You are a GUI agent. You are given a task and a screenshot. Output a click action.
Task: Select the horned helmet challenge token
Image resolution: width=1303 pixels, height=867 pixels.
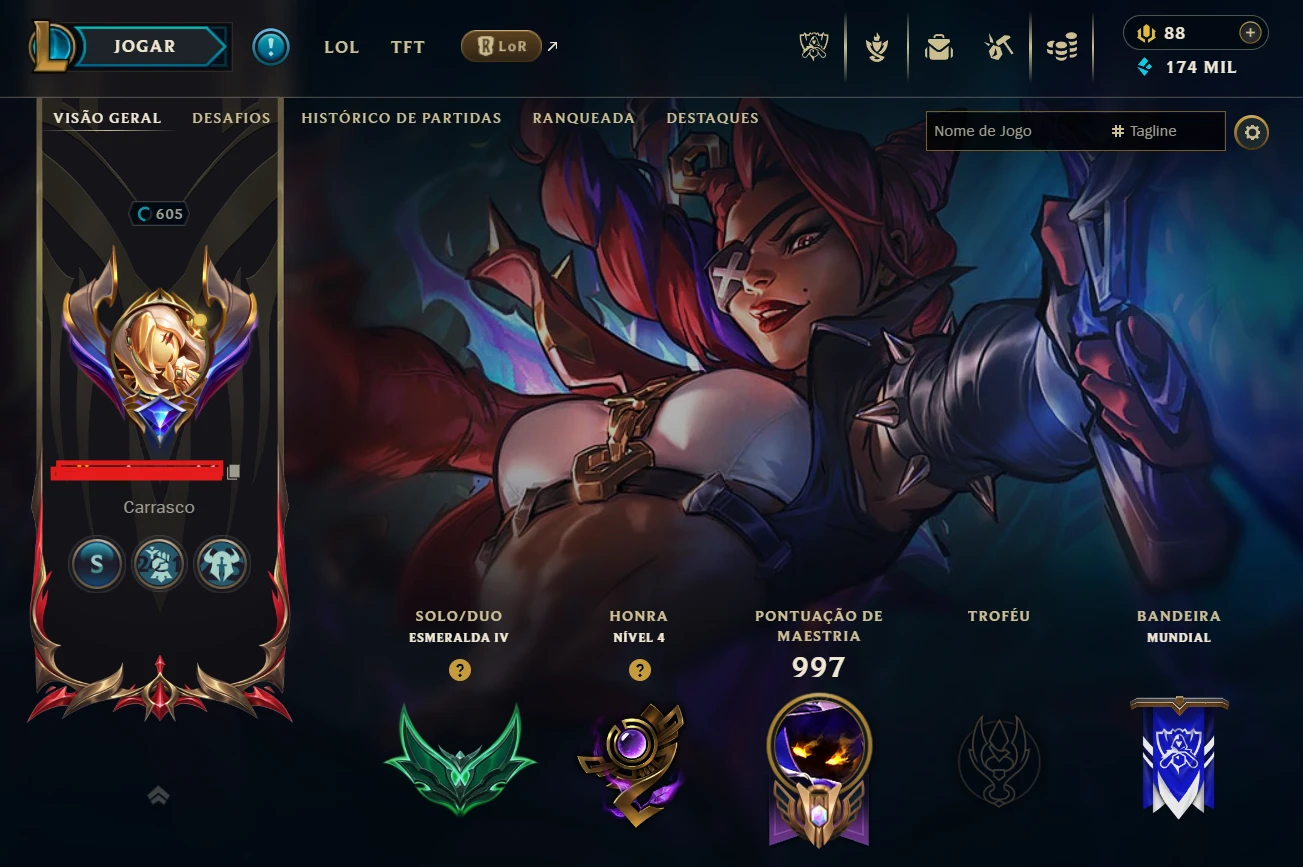tap(221, 564)
